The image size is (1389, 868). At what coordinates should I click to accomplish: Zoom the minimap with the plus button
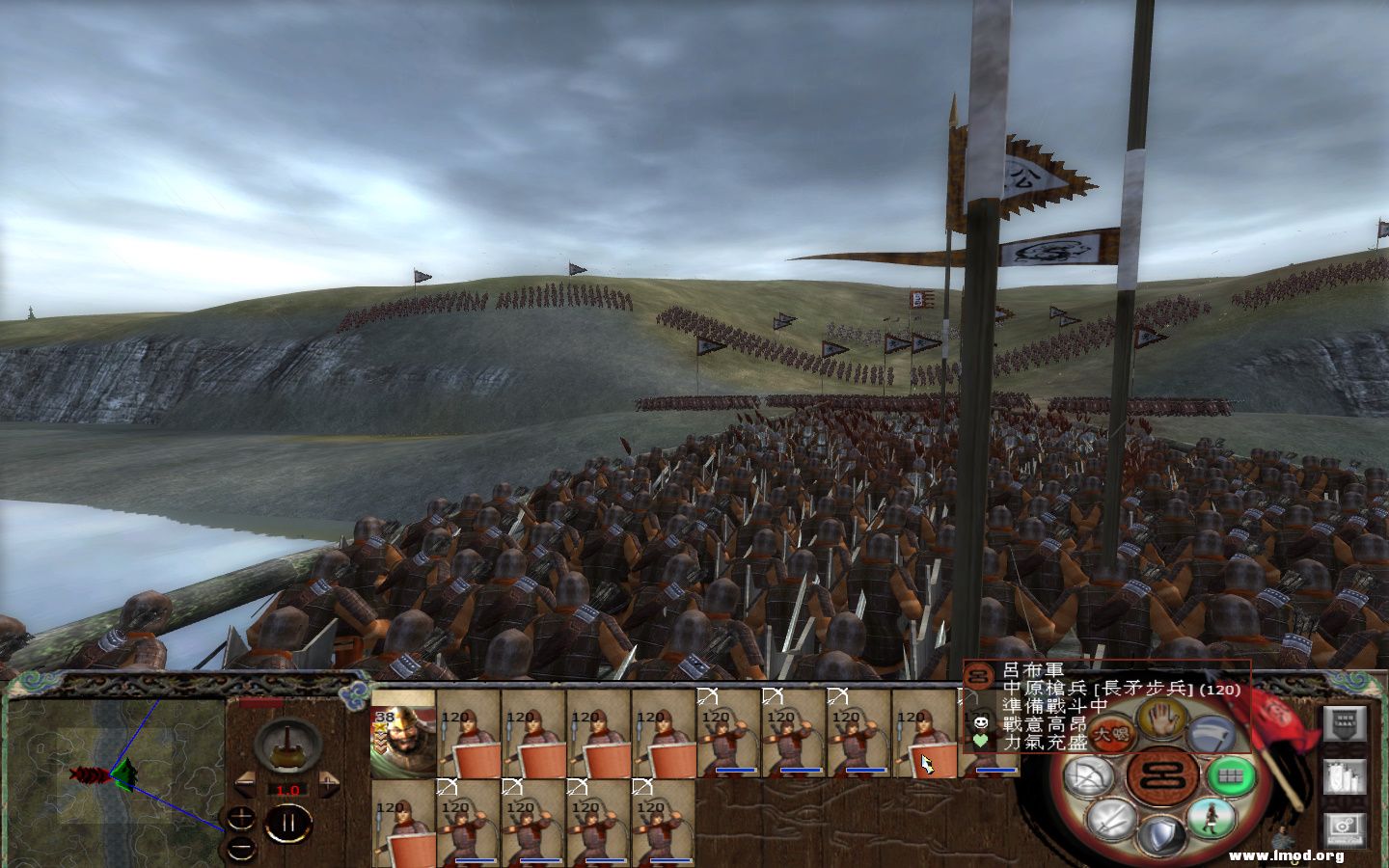click(x=241, y=818)
